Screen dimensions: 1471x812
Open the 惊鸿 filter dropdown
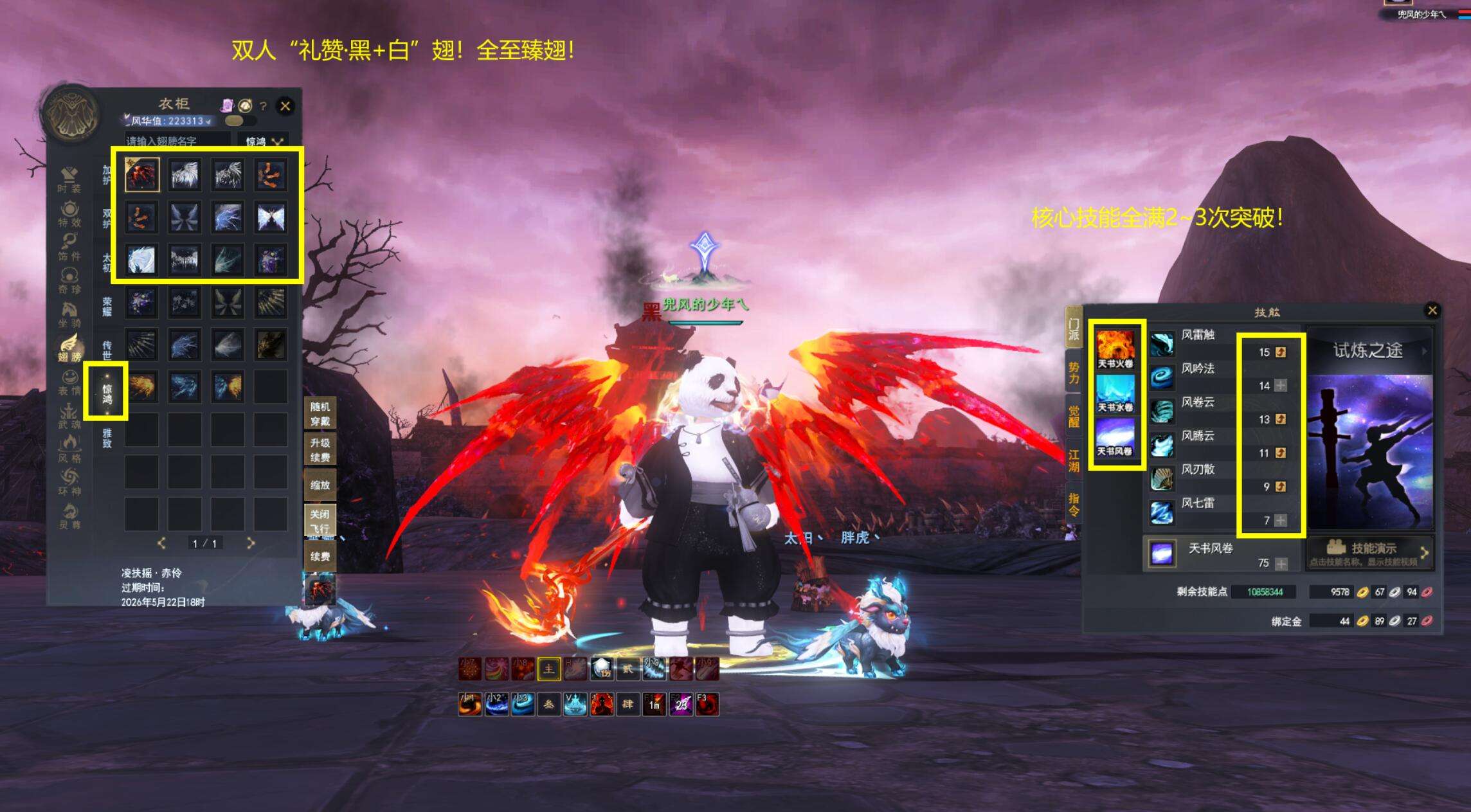coord(264,141)
